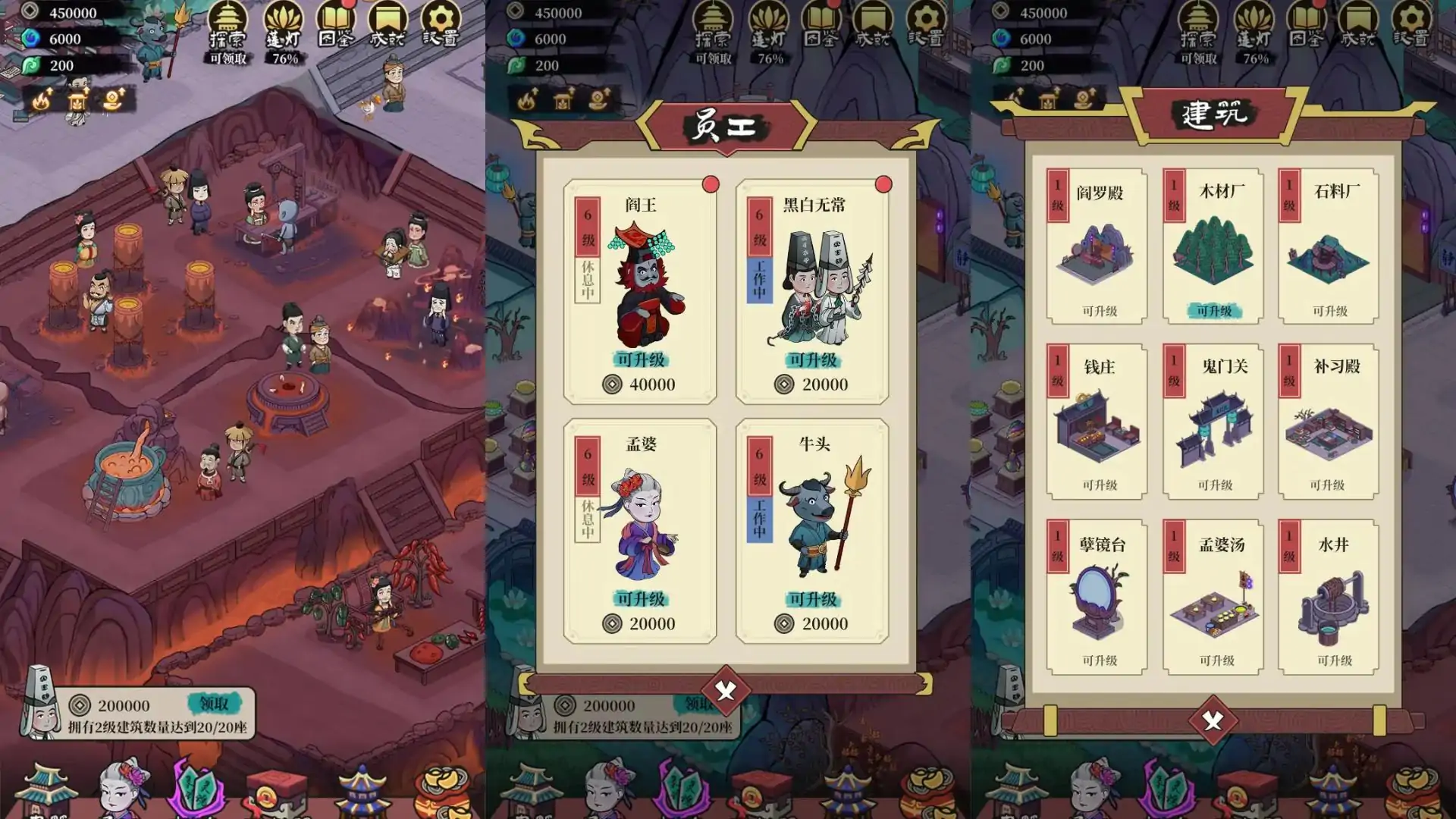Image resolution: width=1456 pixels, height=819 pixels.
Task: Open the 水井 well building tile
Action: pyautogui.click(x=1329, y=597)
